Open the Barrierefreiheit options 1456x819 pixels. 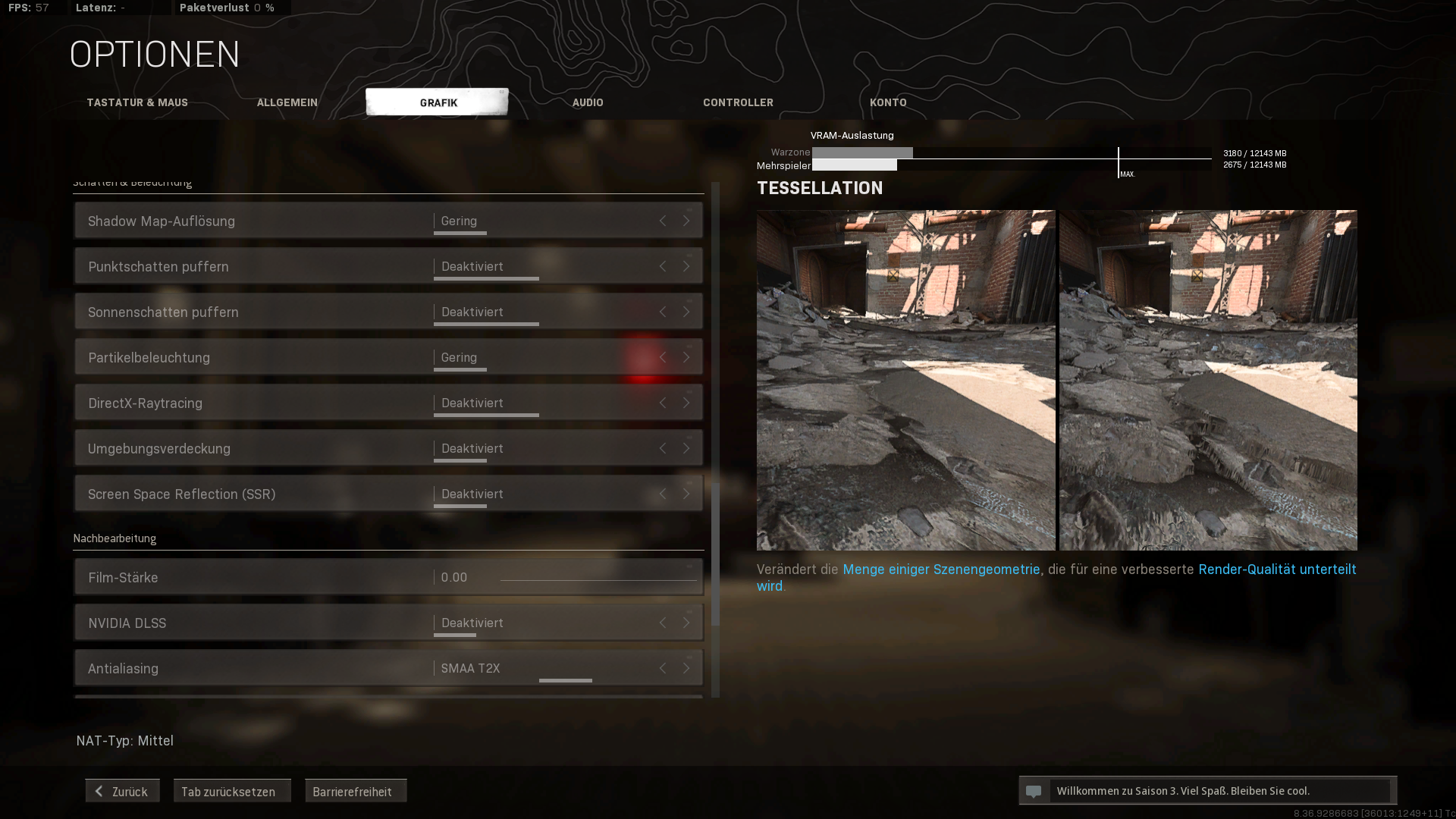click(355, 791)
